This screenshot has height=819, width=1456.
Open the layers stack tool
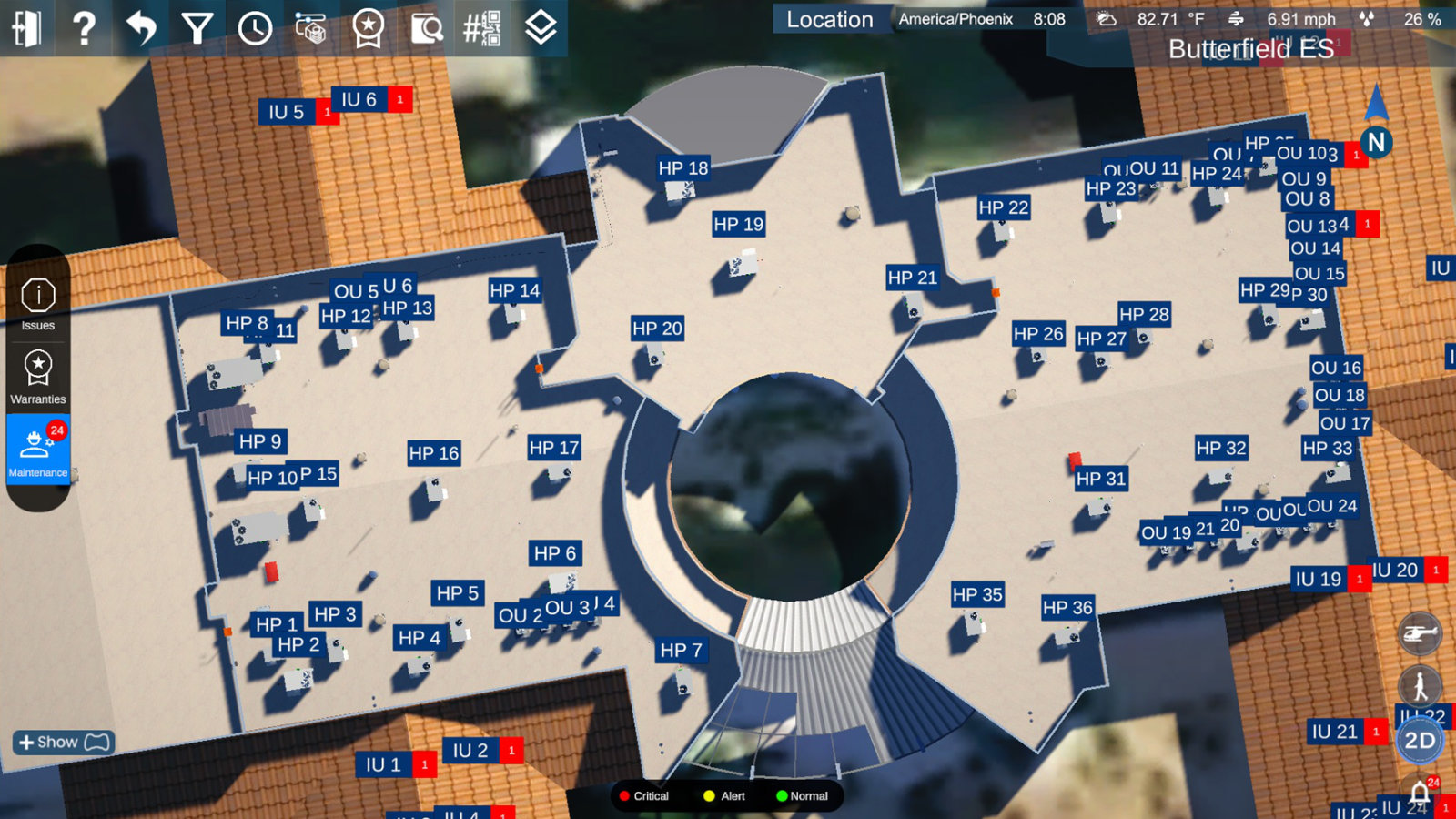point(541,28)
